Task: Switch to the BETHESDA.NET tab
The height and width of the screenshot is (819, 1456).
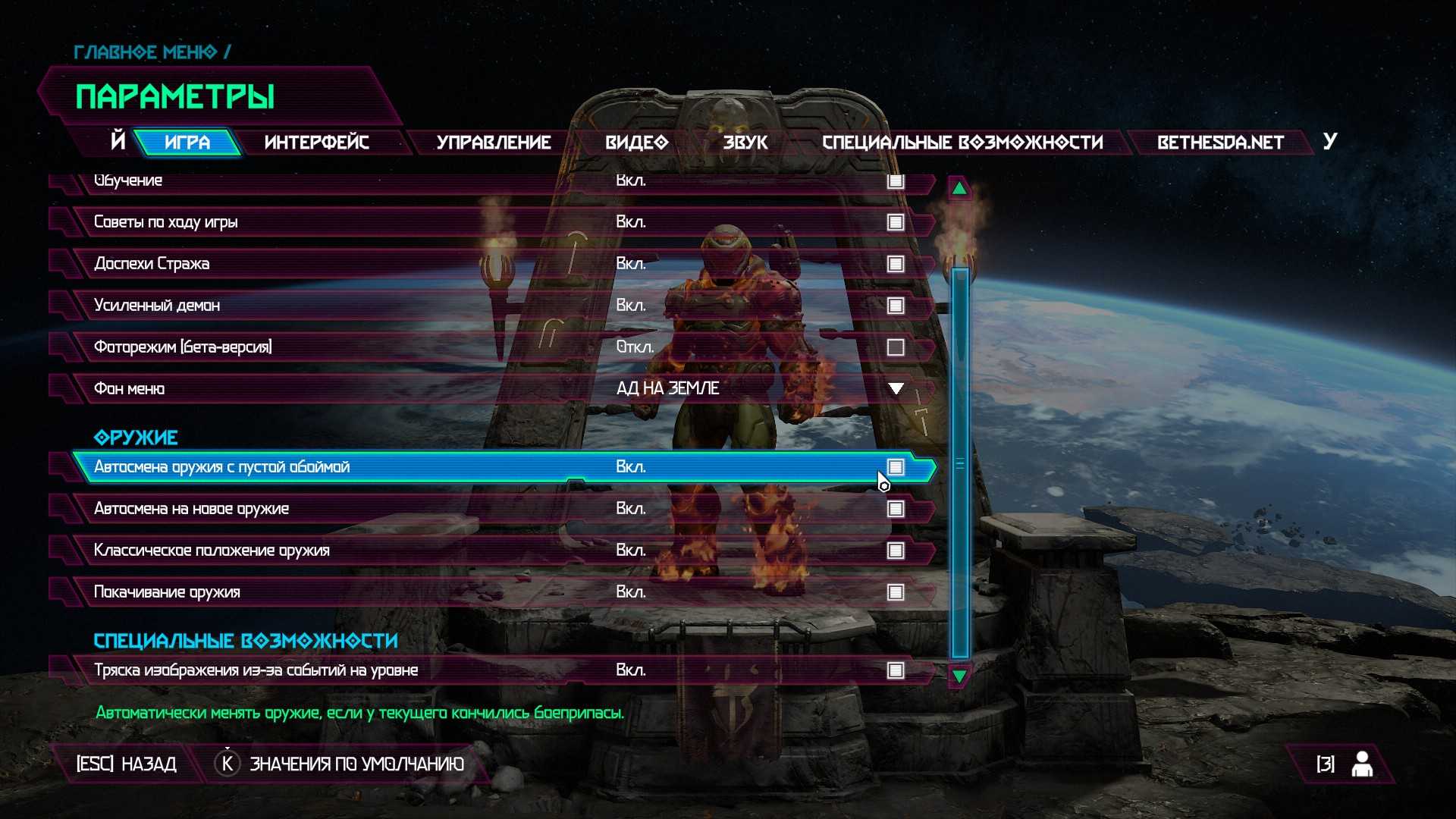Action: (1219, 143)
